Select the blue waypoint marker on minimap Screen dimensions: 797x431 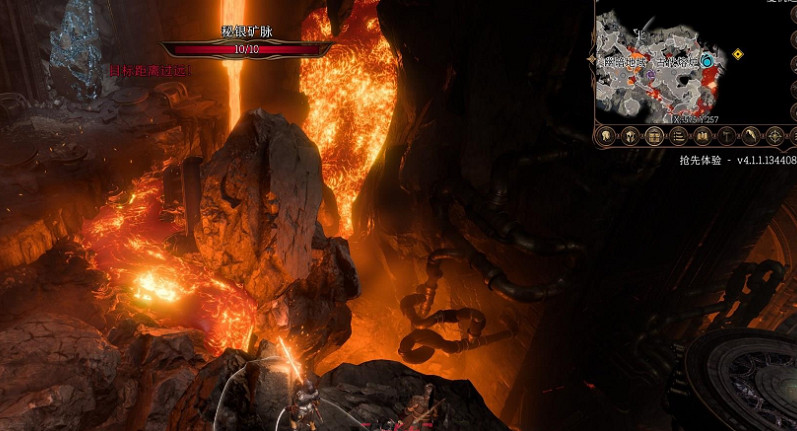pyautogui.click(x=708, y=61)
